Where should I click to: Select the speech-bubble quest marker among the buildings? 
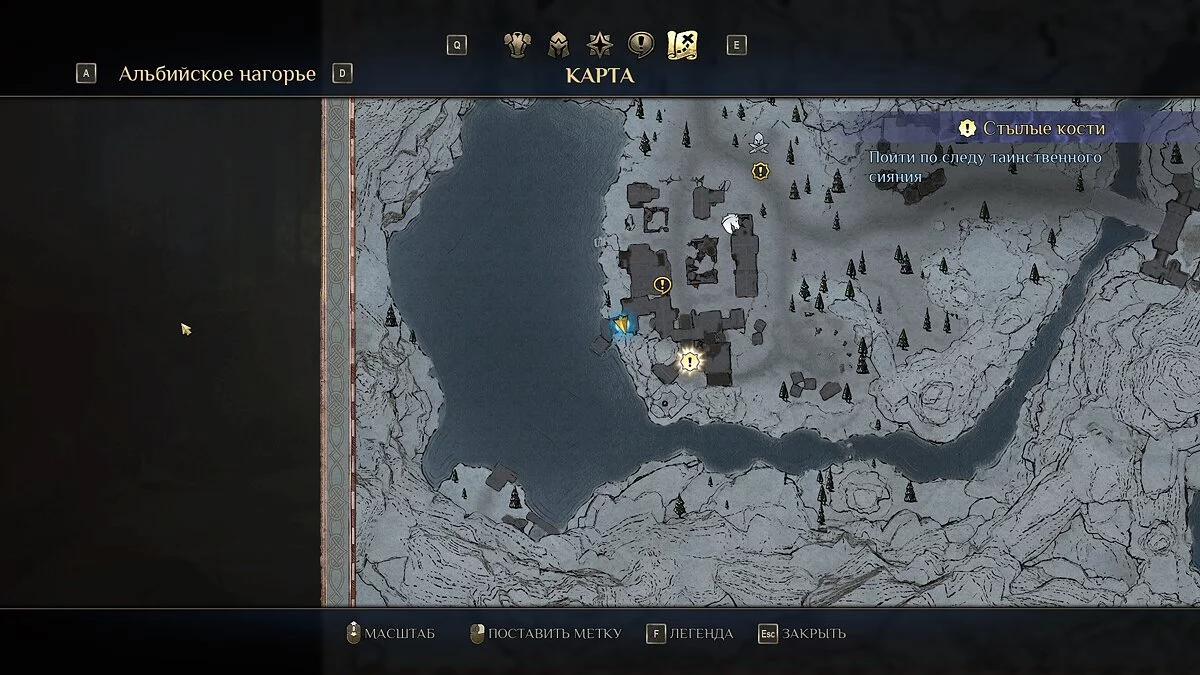click(x=661, y=285)
